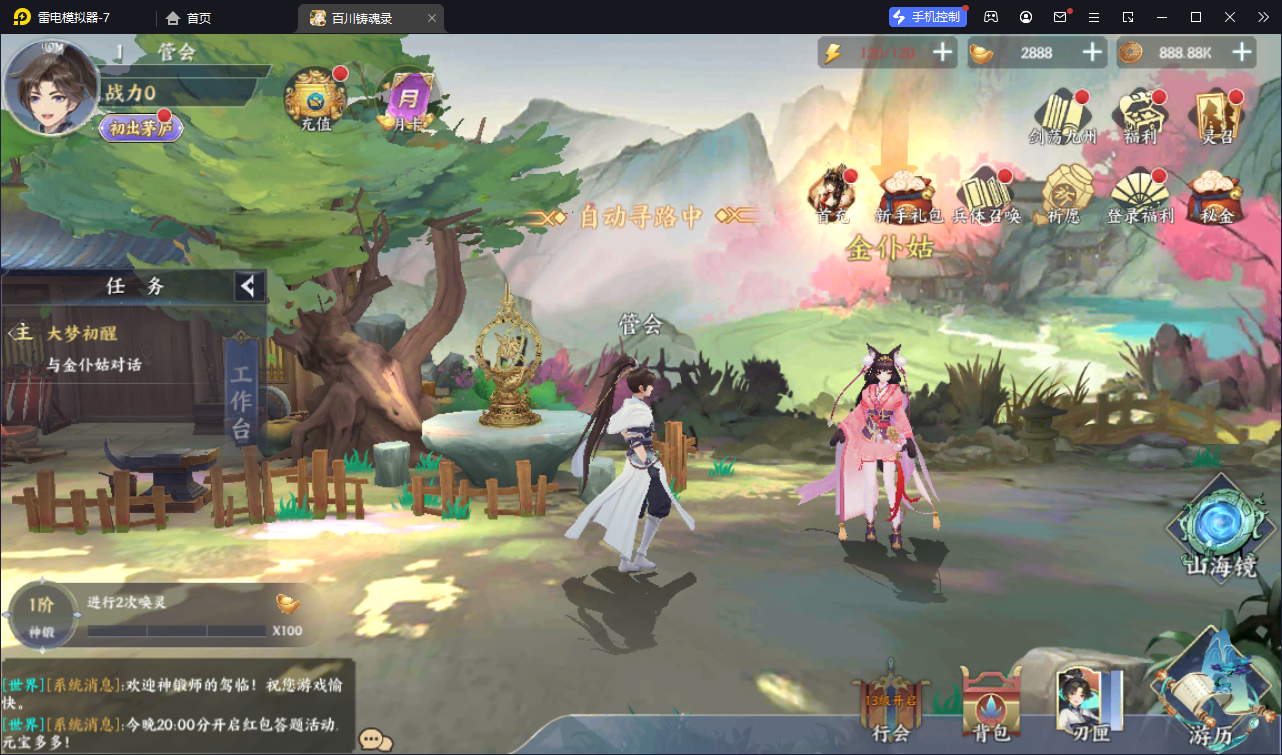Open the chat bubble button
The height and width of the screenshot is (755, 1282).
pyautogui.click(x=375, y=739)
